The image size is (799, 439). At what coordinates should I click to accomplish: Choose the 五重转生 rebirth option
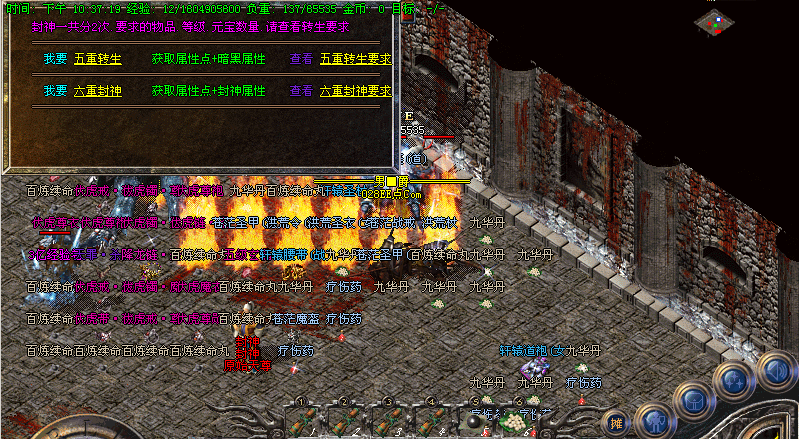(x=98, y=59)
